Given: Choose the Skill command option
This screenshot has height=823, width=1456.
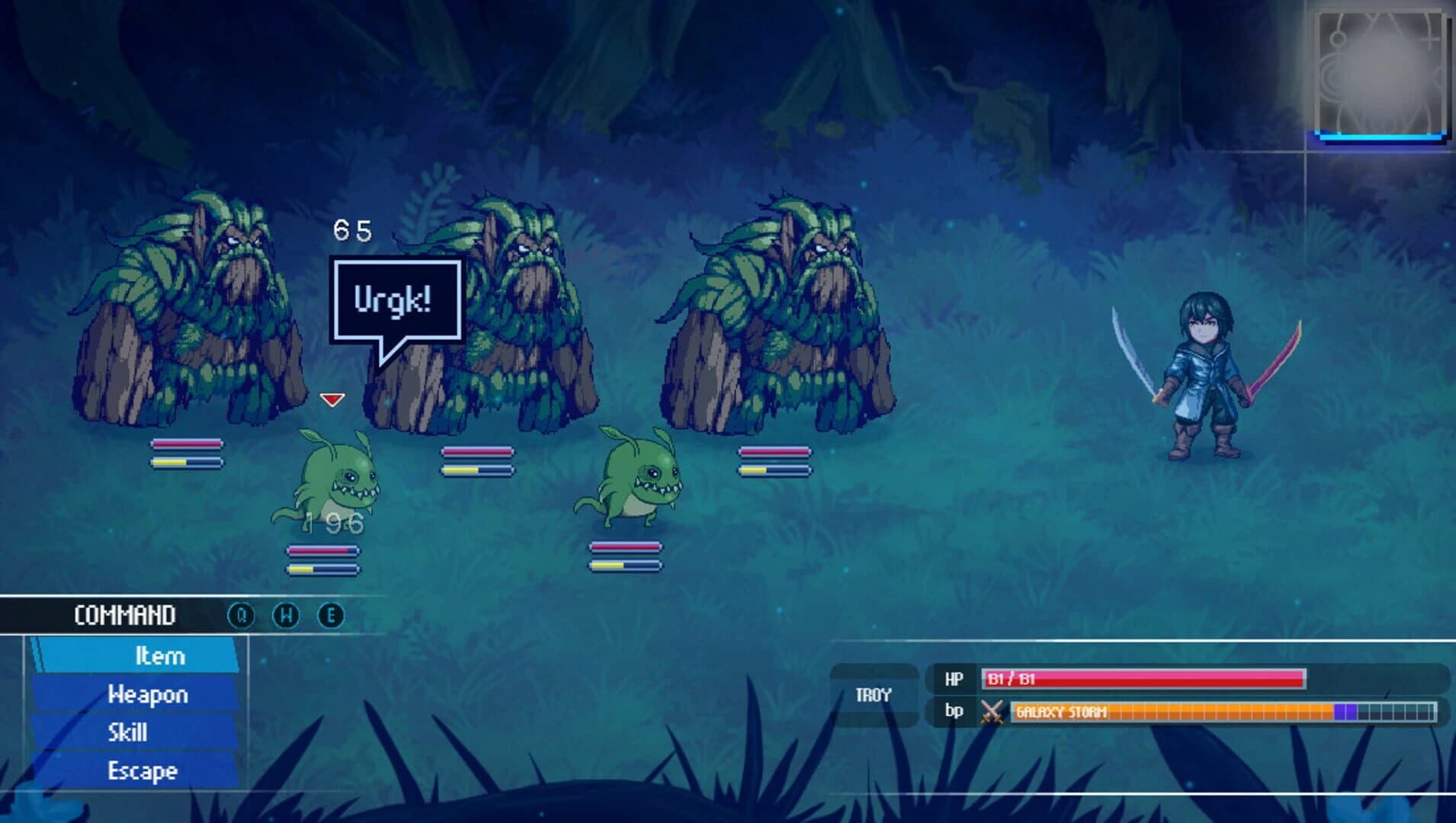Looking at the screenshot, I should tap(130, 733).
